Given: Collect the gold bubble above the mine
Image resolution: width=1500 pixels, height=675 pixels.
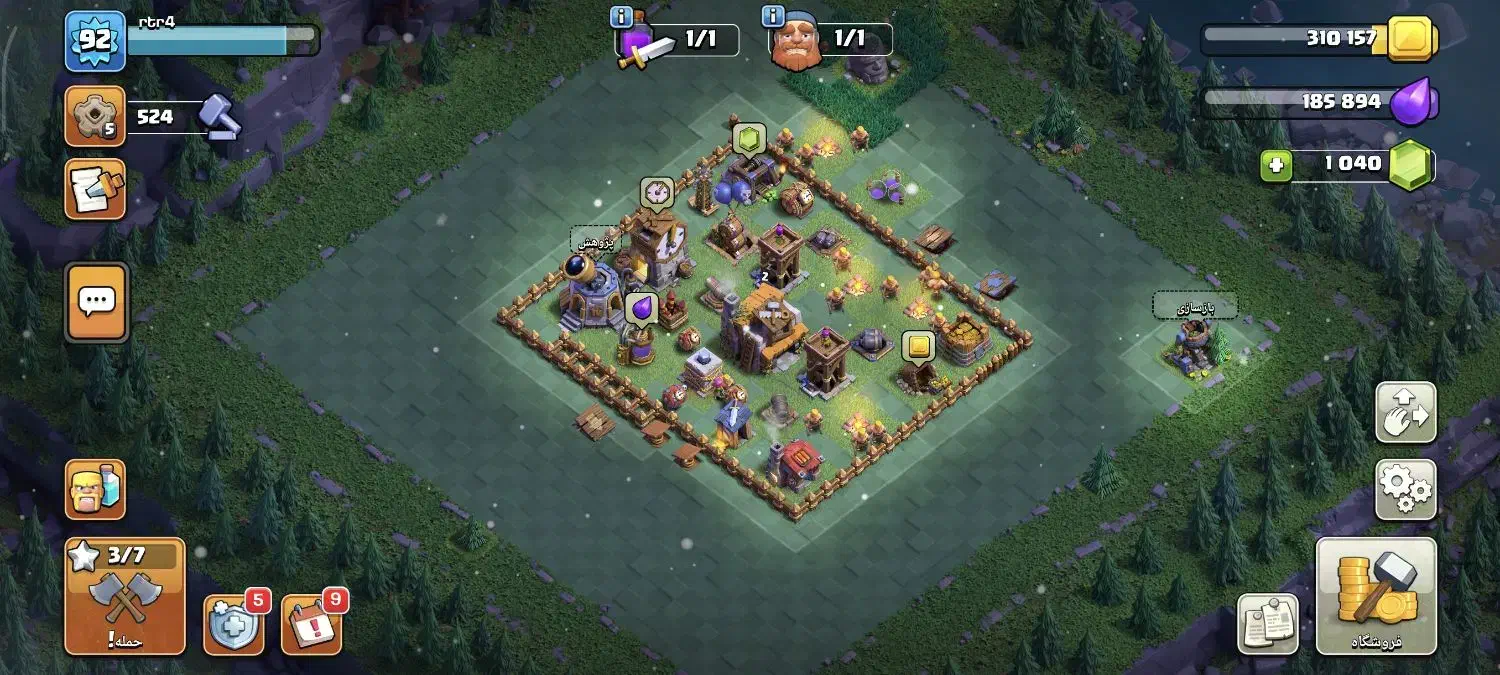Looking at the screenshot, I should pos(918,346).
